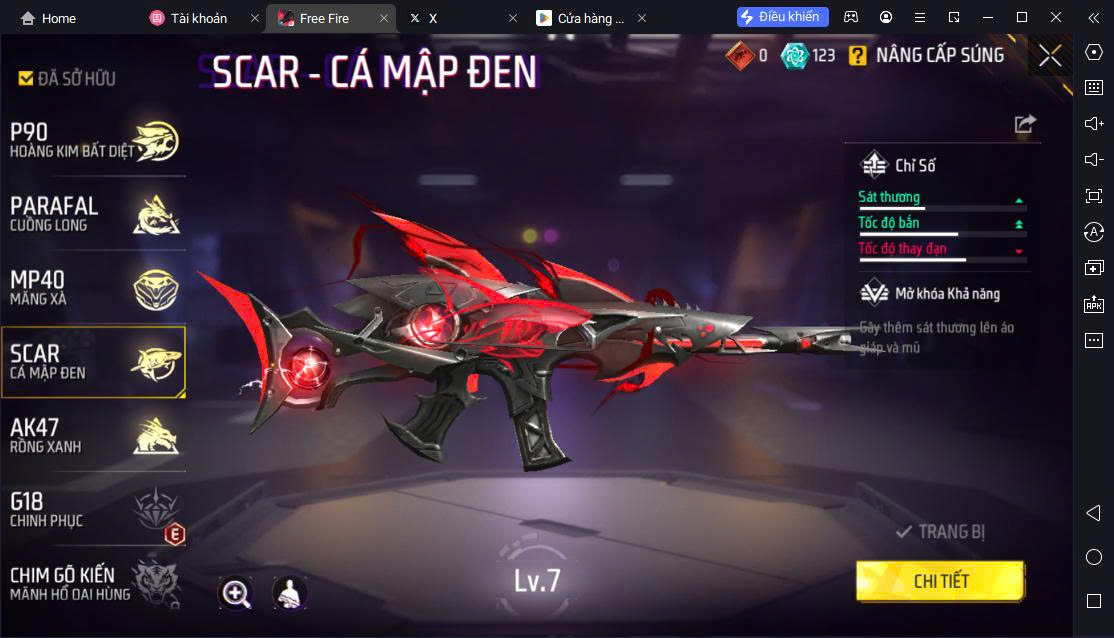Image resolution: width=1114 pixels, height=638 pixels.
Task: Open the yellow question mark help
Action: tap(857, 56)
